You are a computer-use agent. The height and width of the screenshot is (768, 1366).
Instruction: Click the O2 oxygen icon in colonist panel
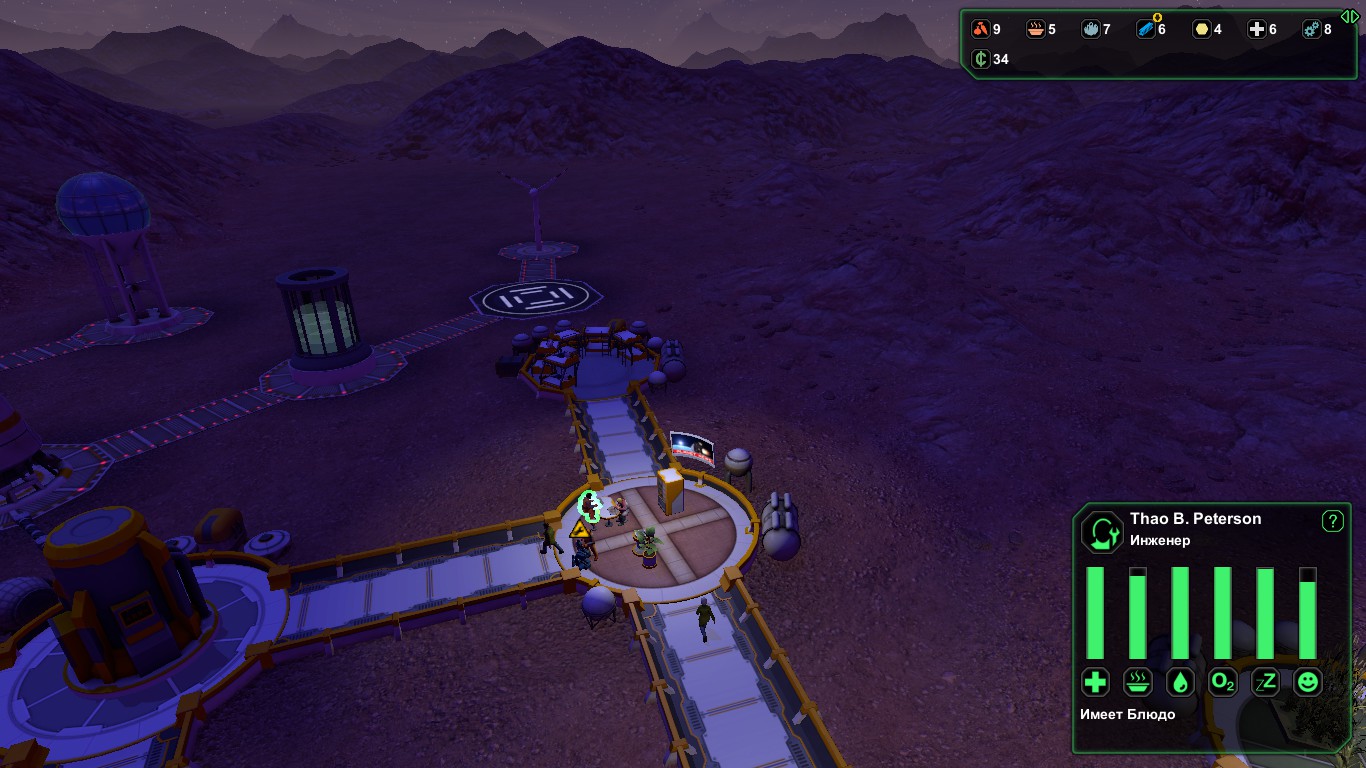coord(1222,682)
